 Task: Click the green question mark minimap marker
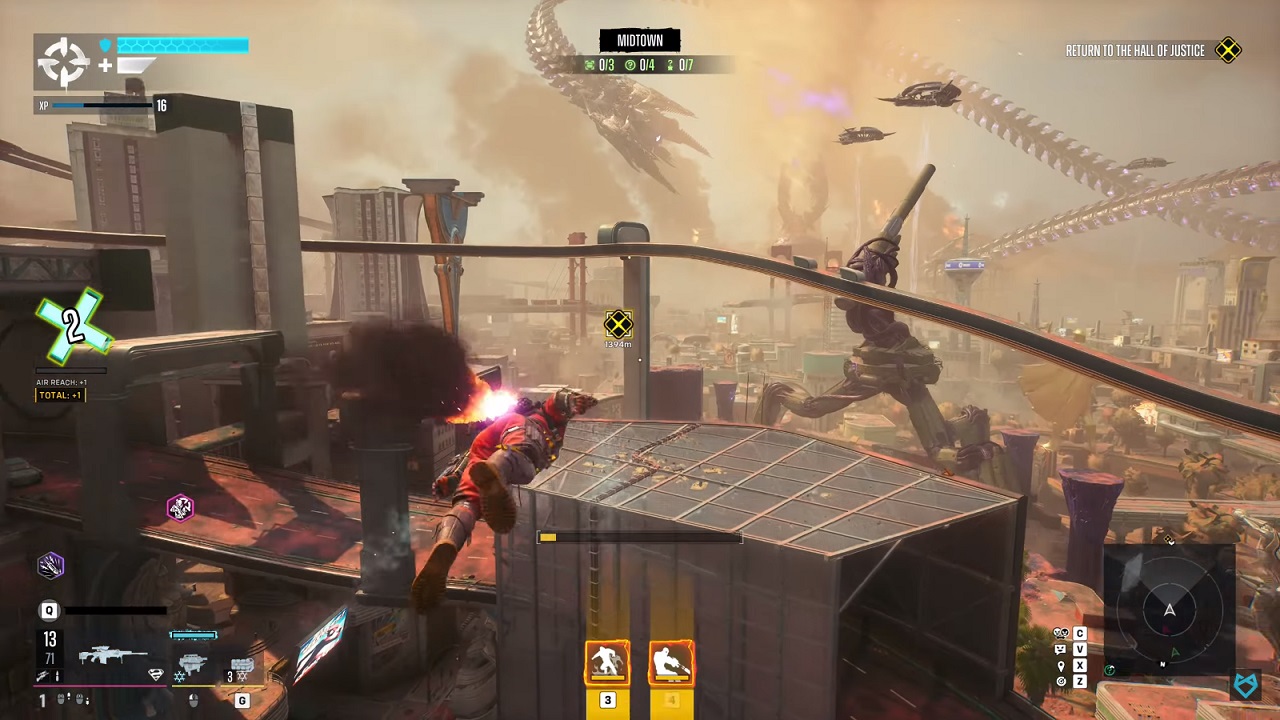coord(1111,670)
